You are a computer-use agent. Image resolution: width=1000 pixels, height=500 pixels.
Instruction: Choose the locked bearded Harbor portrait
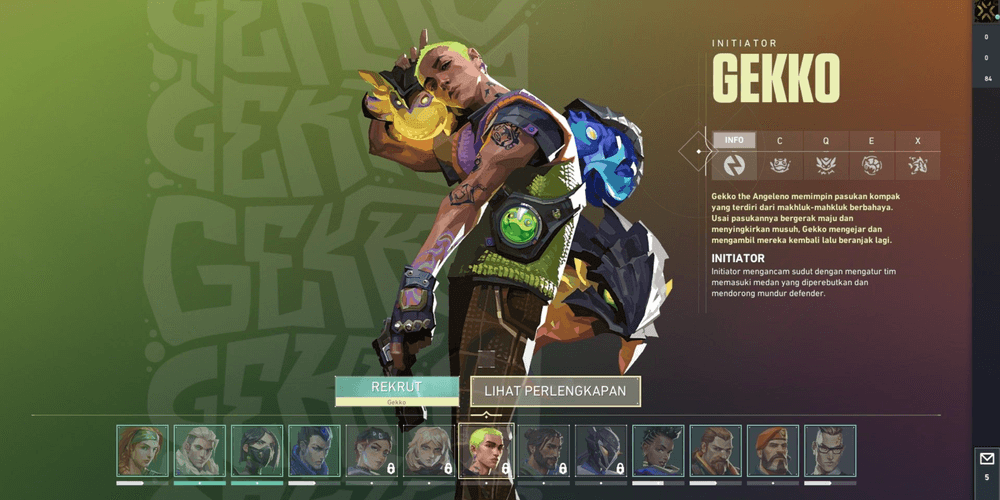(544, 451)
